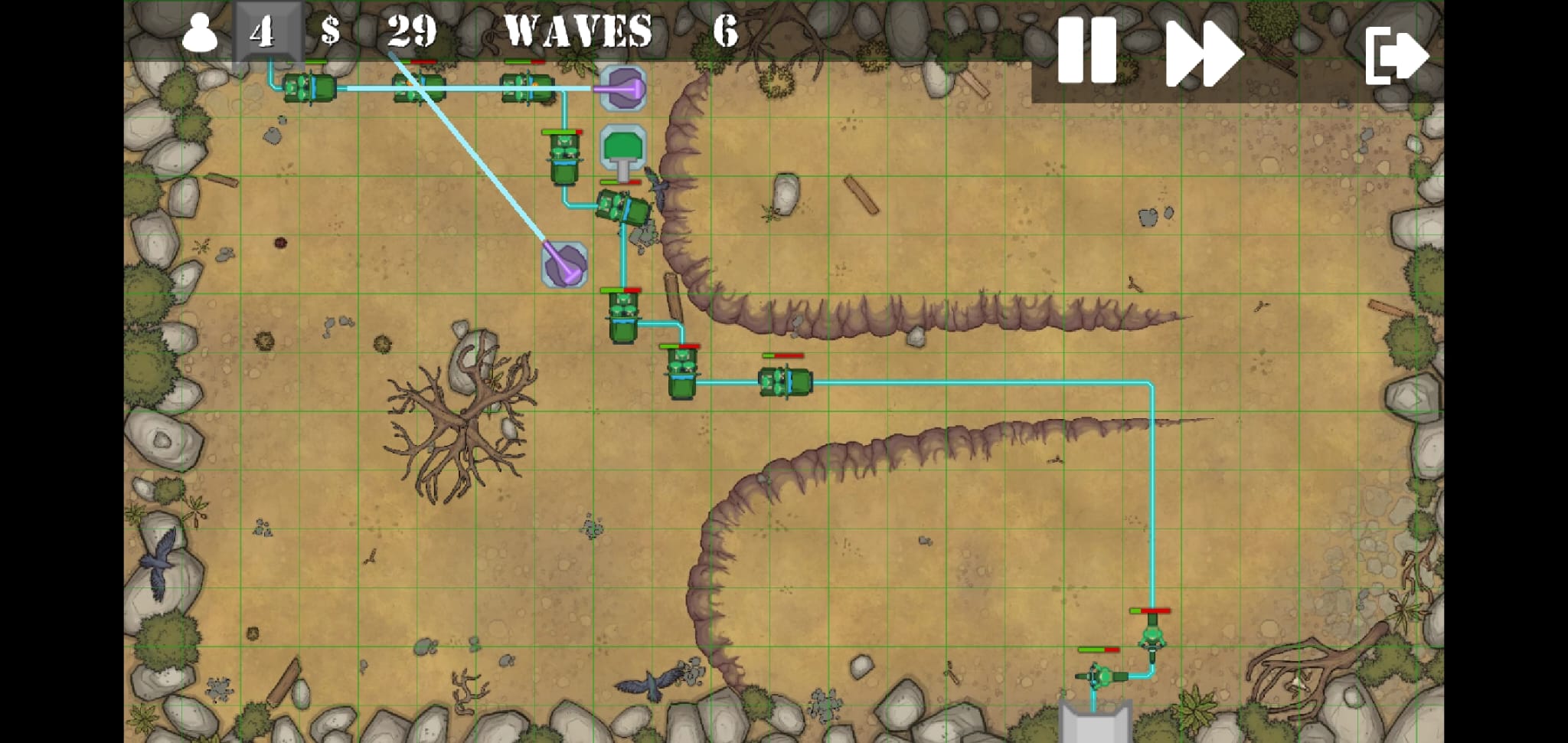
Task: Select the green turret tower
Action: coord(623,149)
